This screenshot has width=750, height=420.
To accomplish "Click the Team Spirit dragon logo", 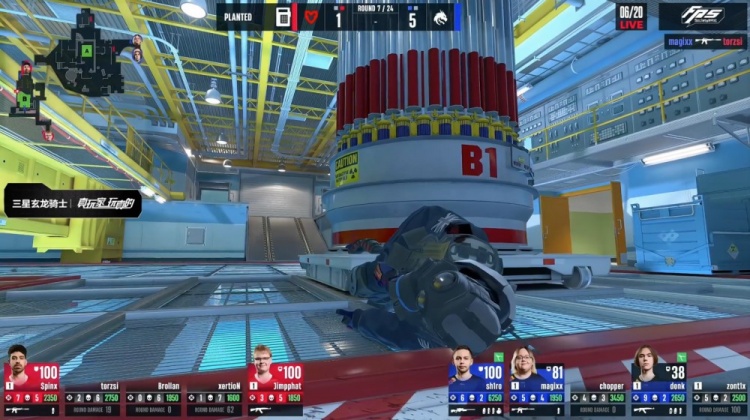I will click(439, 17).
